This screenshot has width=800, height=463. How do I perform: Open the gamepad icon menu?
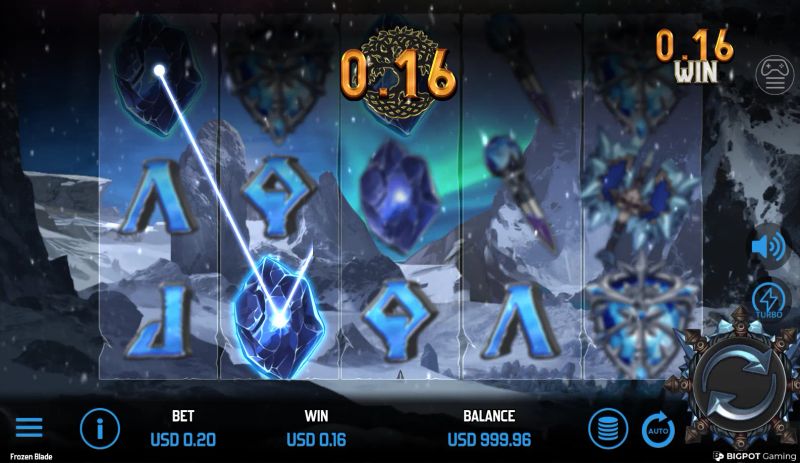[x=775, y=75]
